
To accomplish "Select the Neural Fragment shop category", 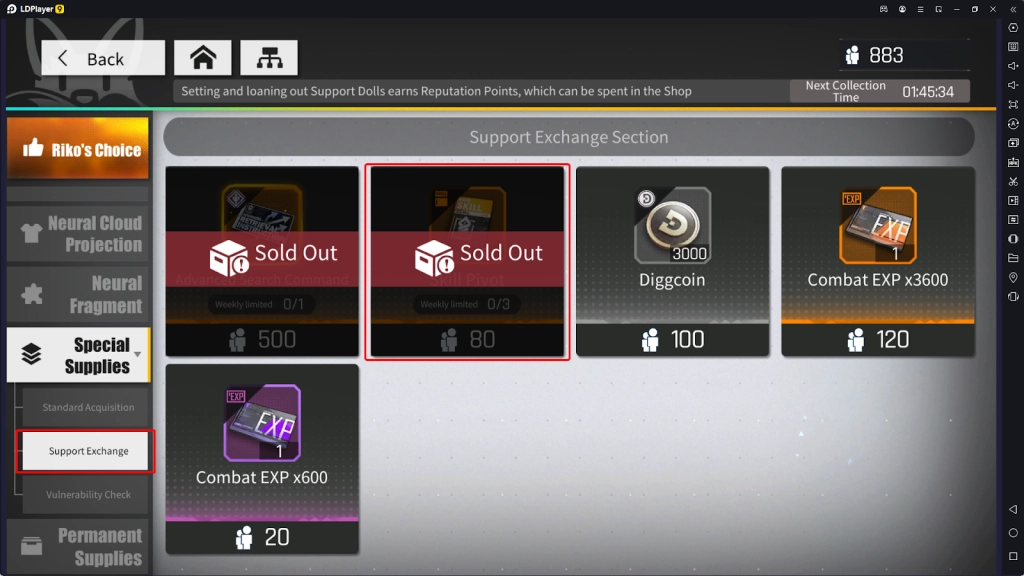I will click(x=78, y=295).
